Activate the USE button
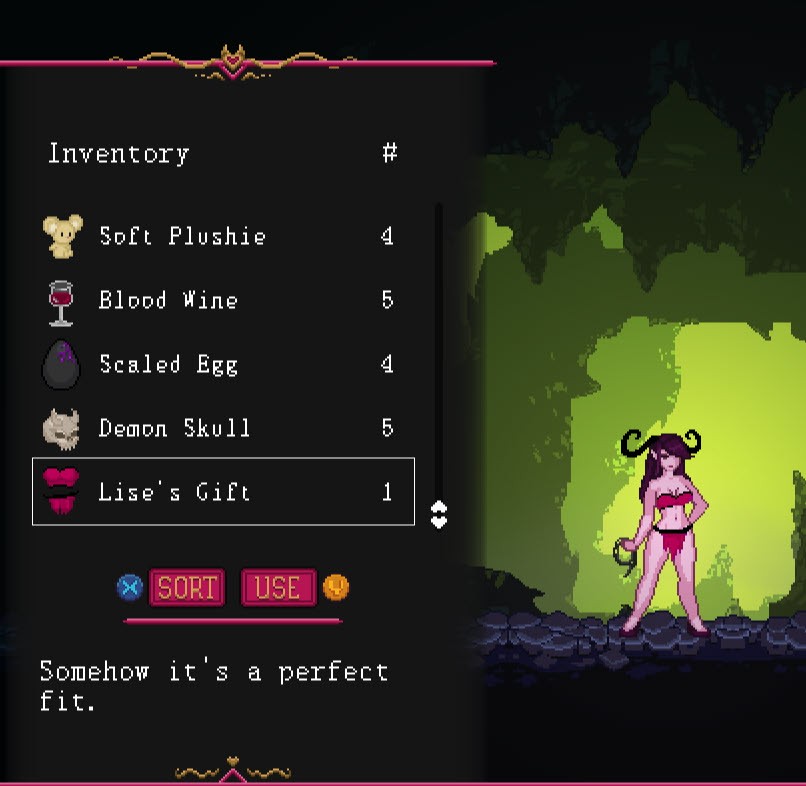This screenshot has width=806, height=786. pyautogui.click(x=278, y=587)
